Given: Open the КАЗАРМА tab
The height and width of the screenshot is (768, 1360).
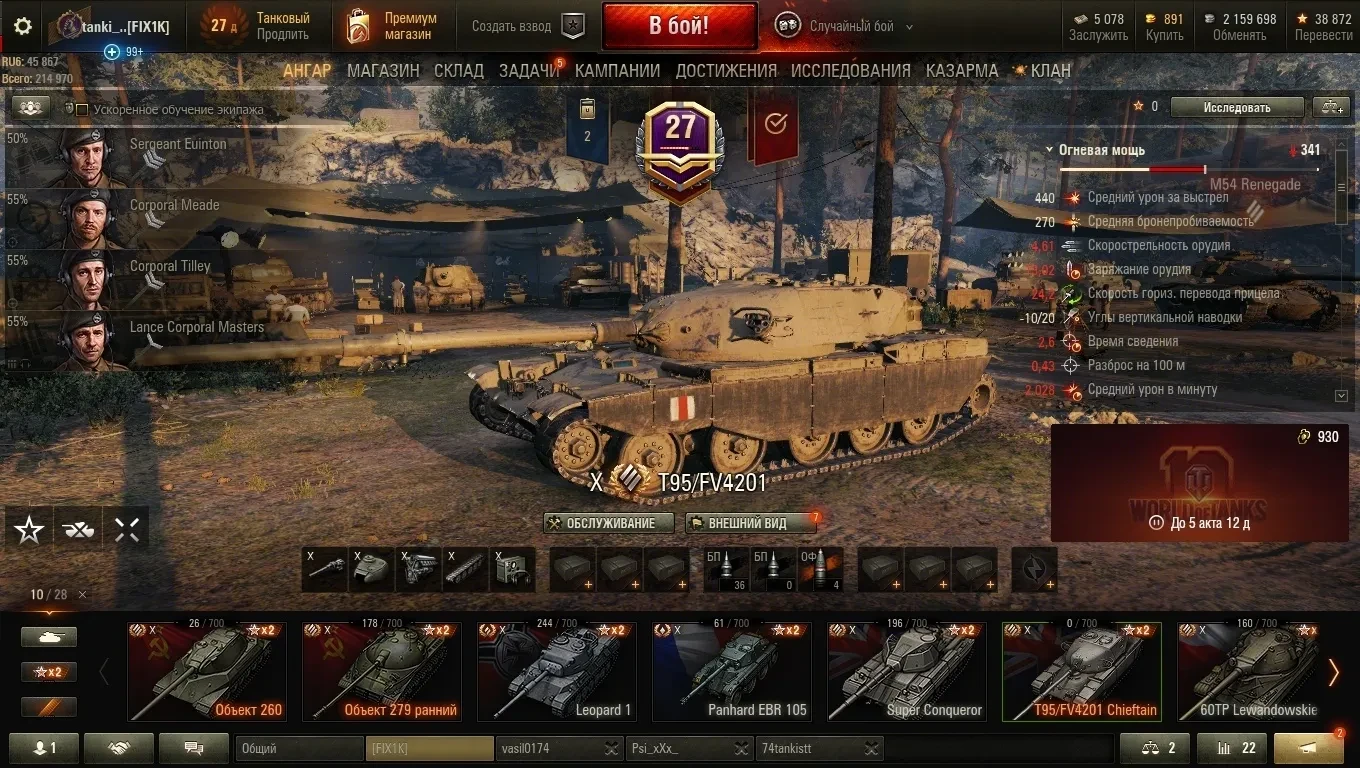Looking at the screenshot, I should pyautogui.click(x=961, y=70).
